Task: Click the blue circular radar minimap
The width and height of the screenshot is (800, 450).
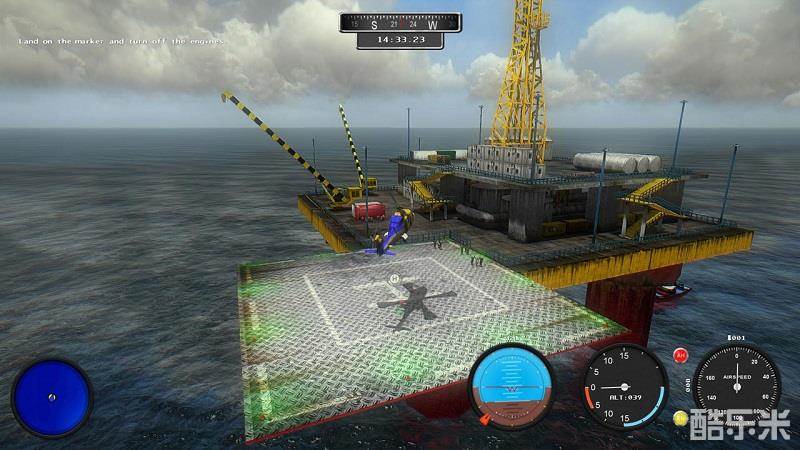Action: point(51,397)
